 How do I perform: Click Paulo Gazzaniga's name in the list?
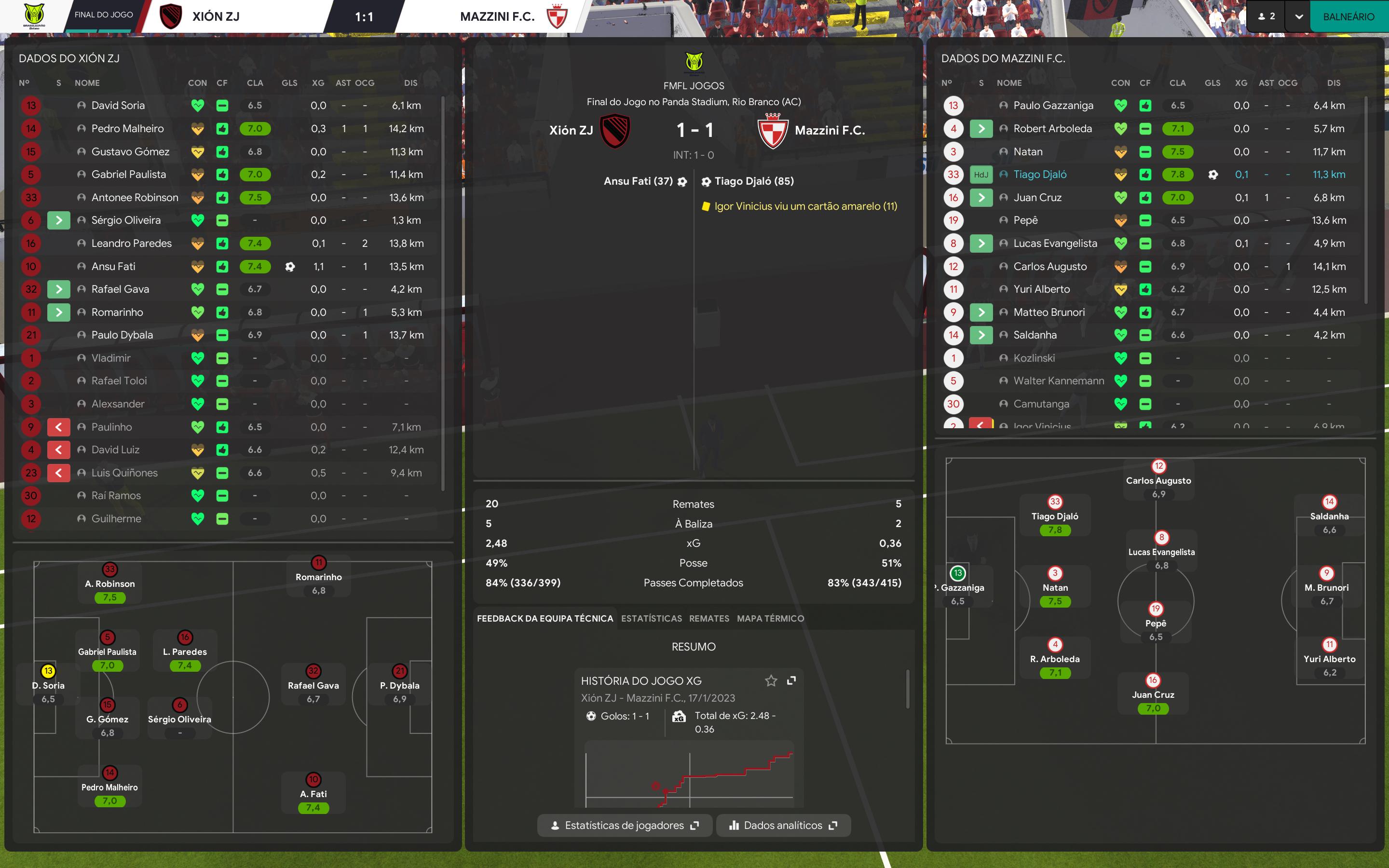point(1053,106)
